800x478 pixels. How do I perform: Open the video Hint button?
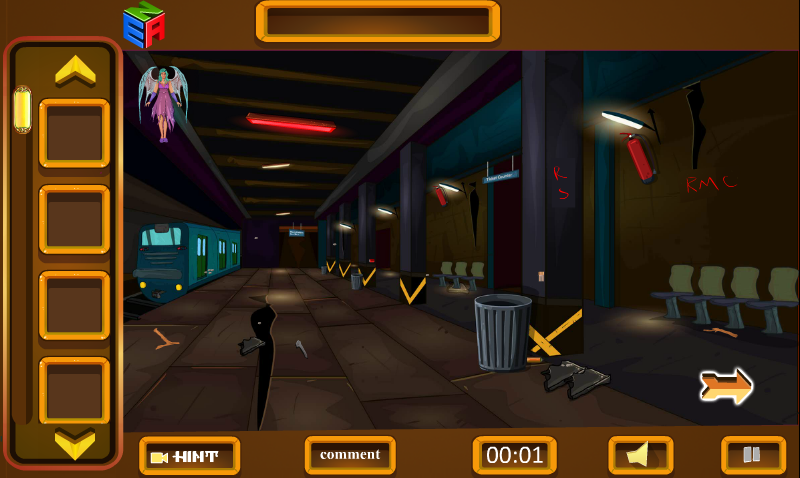(x=189, y=456)
